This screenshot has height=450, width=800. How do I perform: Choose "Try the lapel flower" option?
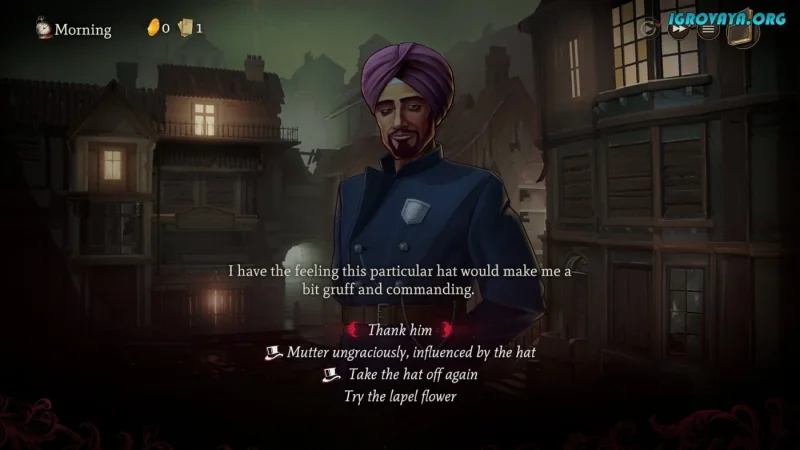pos(399,395)
